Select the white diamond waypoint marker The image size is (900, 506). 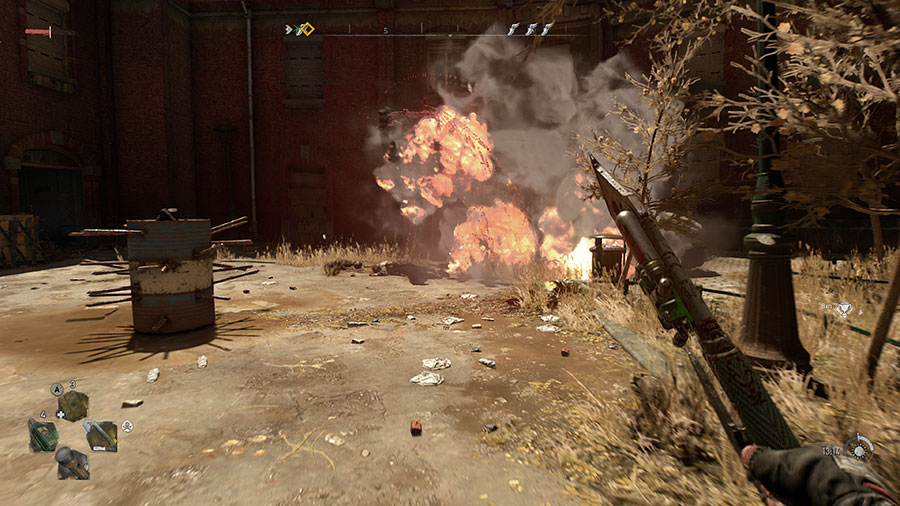[x=844, y=310]
